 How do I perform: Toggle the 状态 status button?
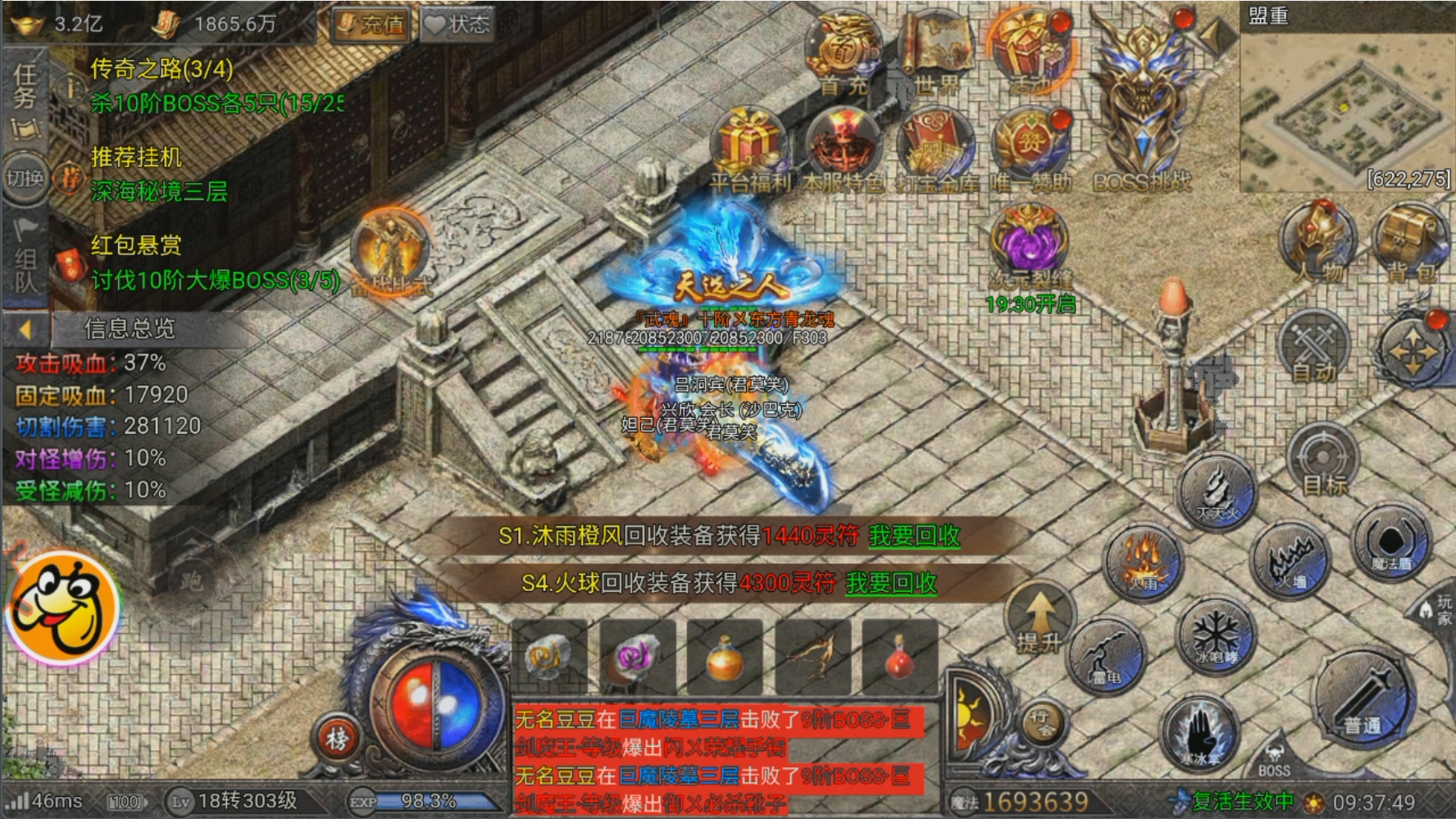click(457, 25)
